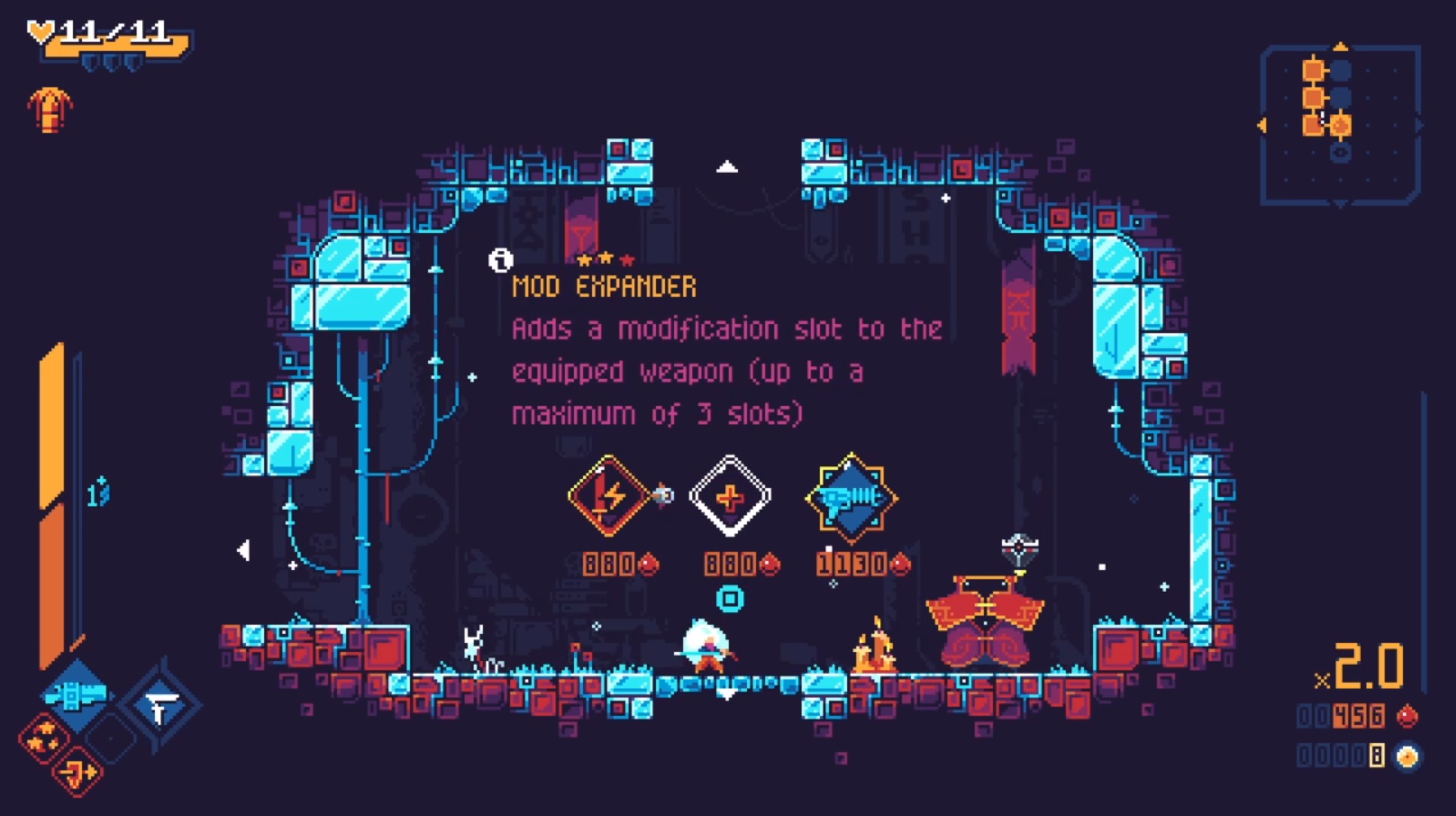The width and height of the screenshot is (1456, 816).
Task: Click the info icon above Mod Expander
Action: [x=500, y=261]
